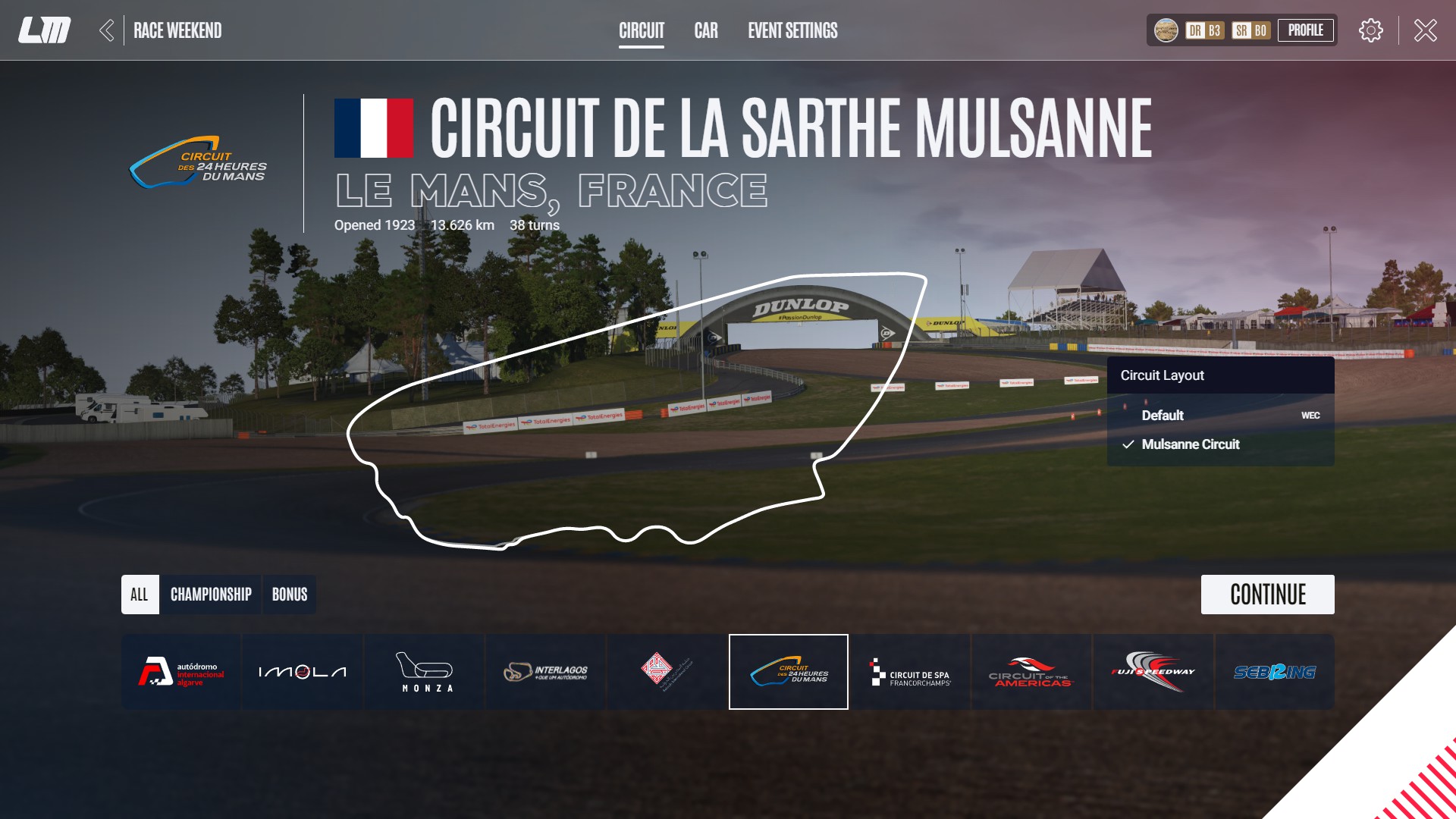Viewport: 1456px width, 819px height.
Task: Open the Autodromo Internacional do Algarve circuit
Action: coord(180,671)
